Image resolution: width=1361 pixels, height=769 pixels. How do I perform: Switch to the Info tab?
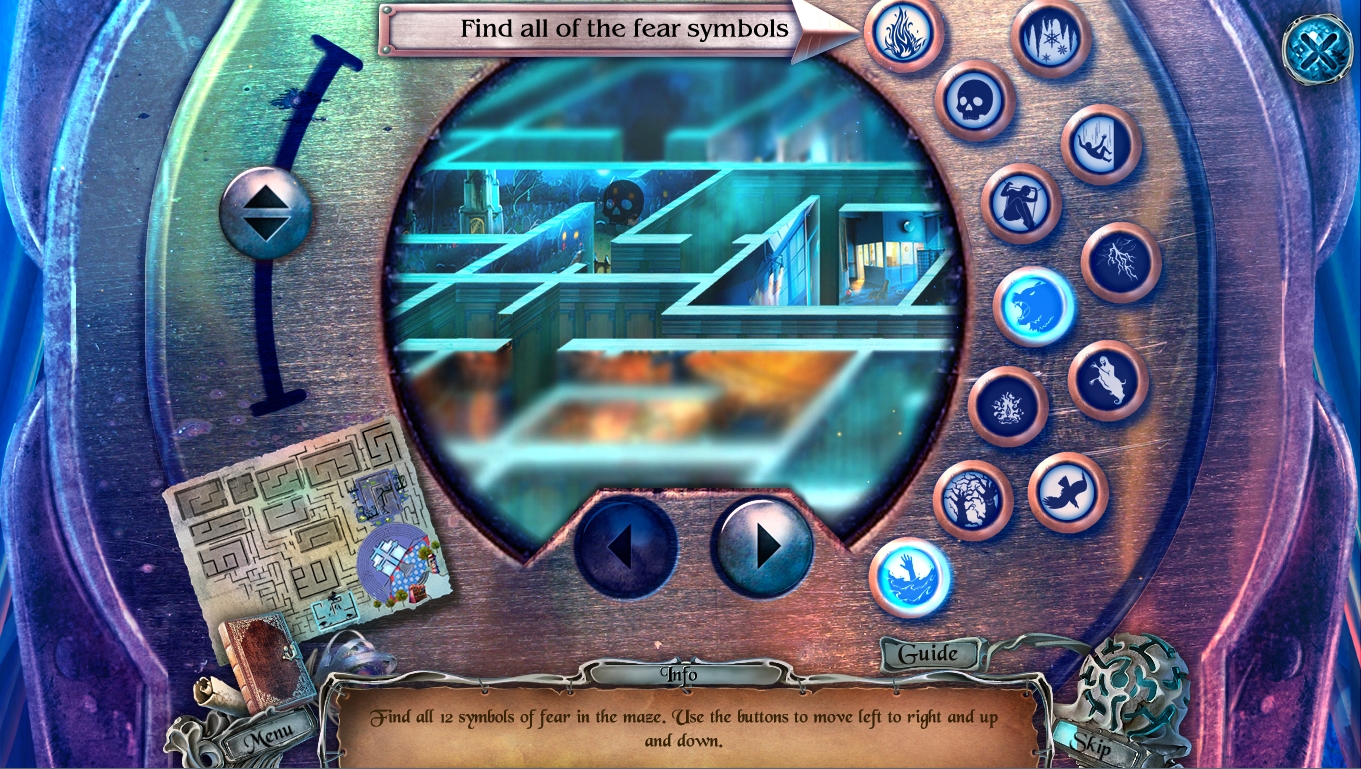pyautogui.click(x=681, y=675)
